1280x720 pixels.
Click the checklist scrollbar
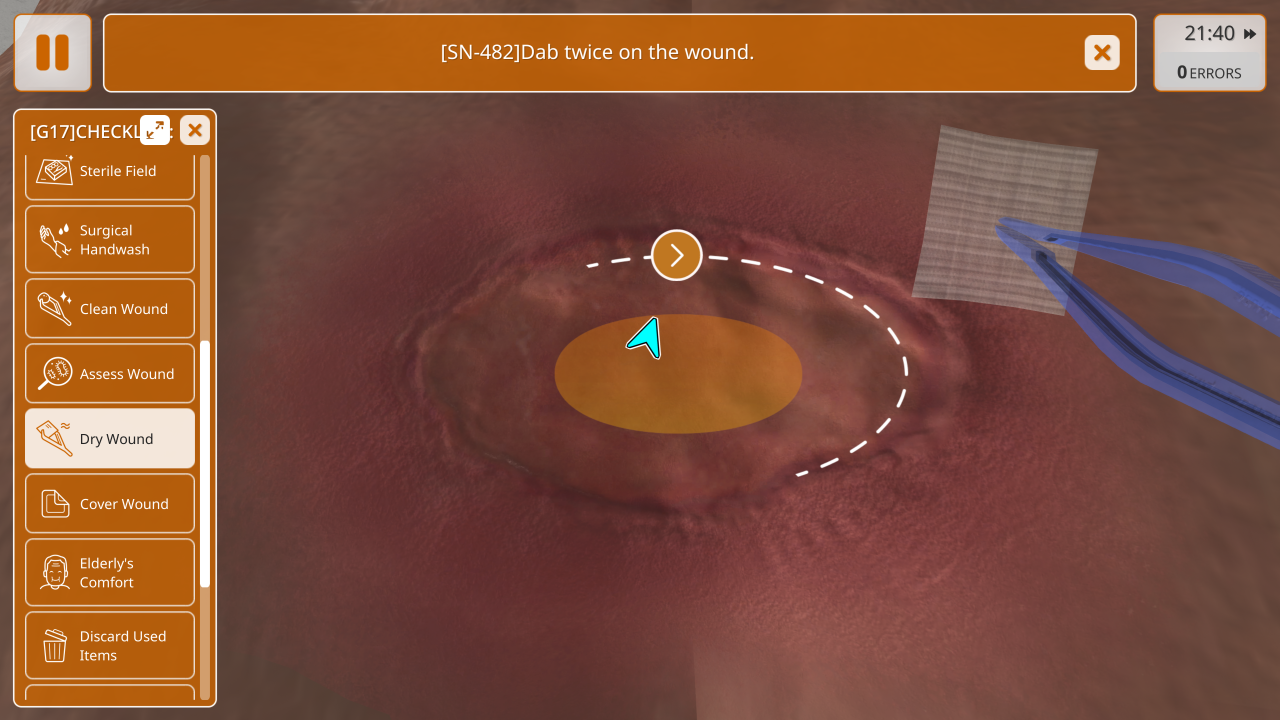tap(205, 462)
